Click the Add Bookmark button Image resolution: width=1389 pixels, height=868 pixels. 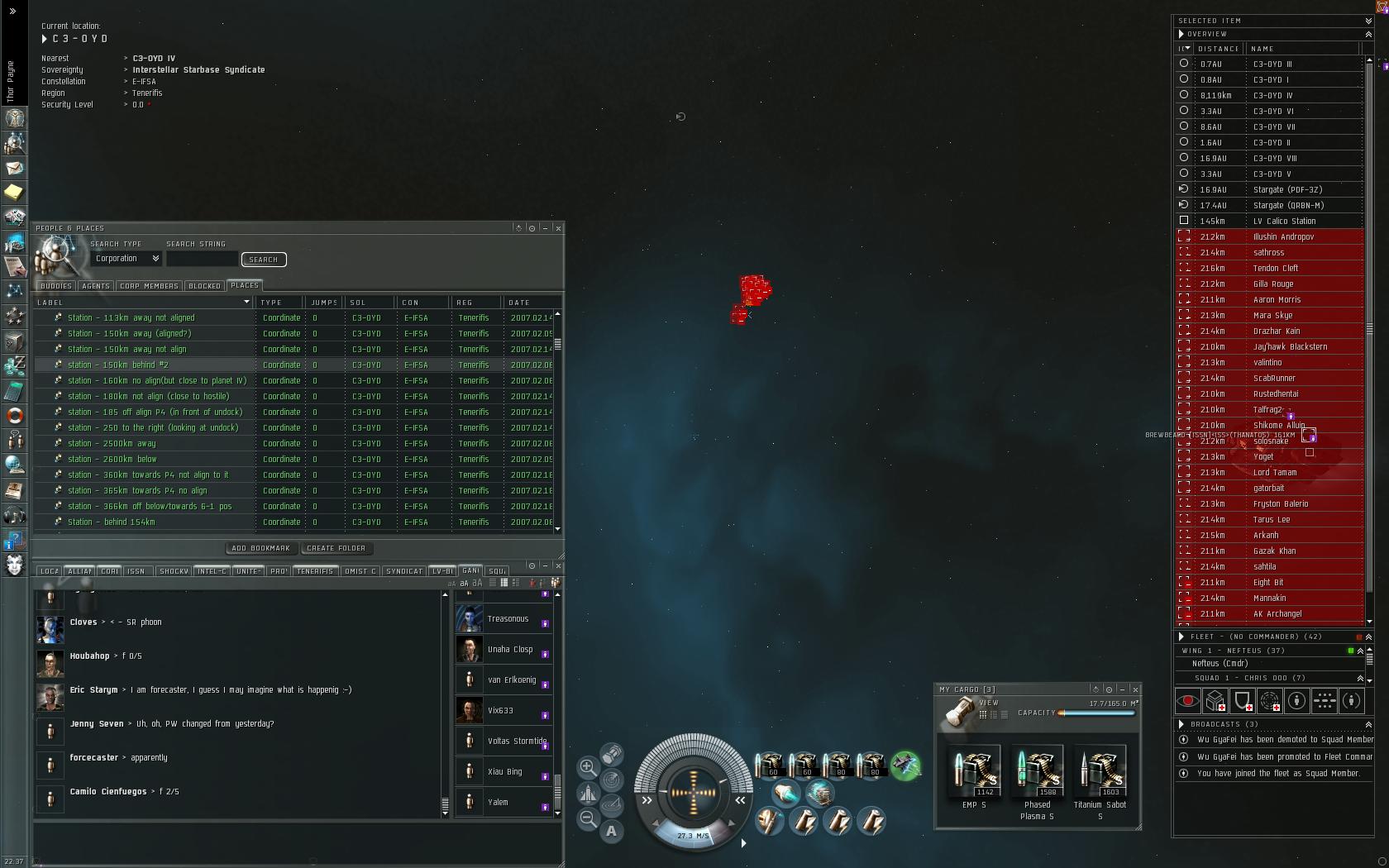click(260, 548)
